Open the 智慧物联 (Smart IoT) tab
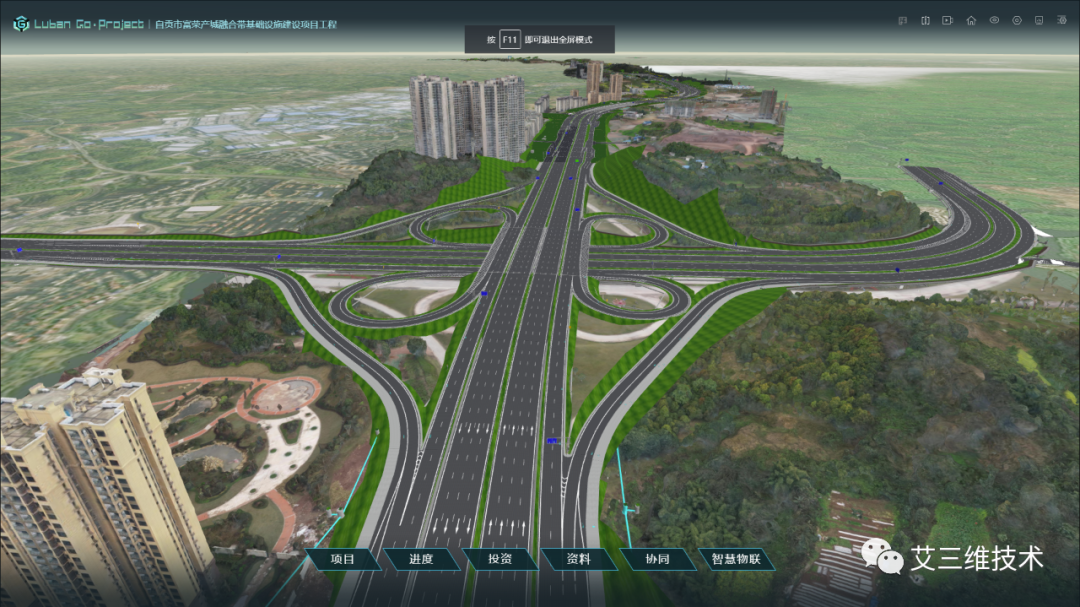Viewport: 1080px width, 607px height. click(x=736, y=559)
